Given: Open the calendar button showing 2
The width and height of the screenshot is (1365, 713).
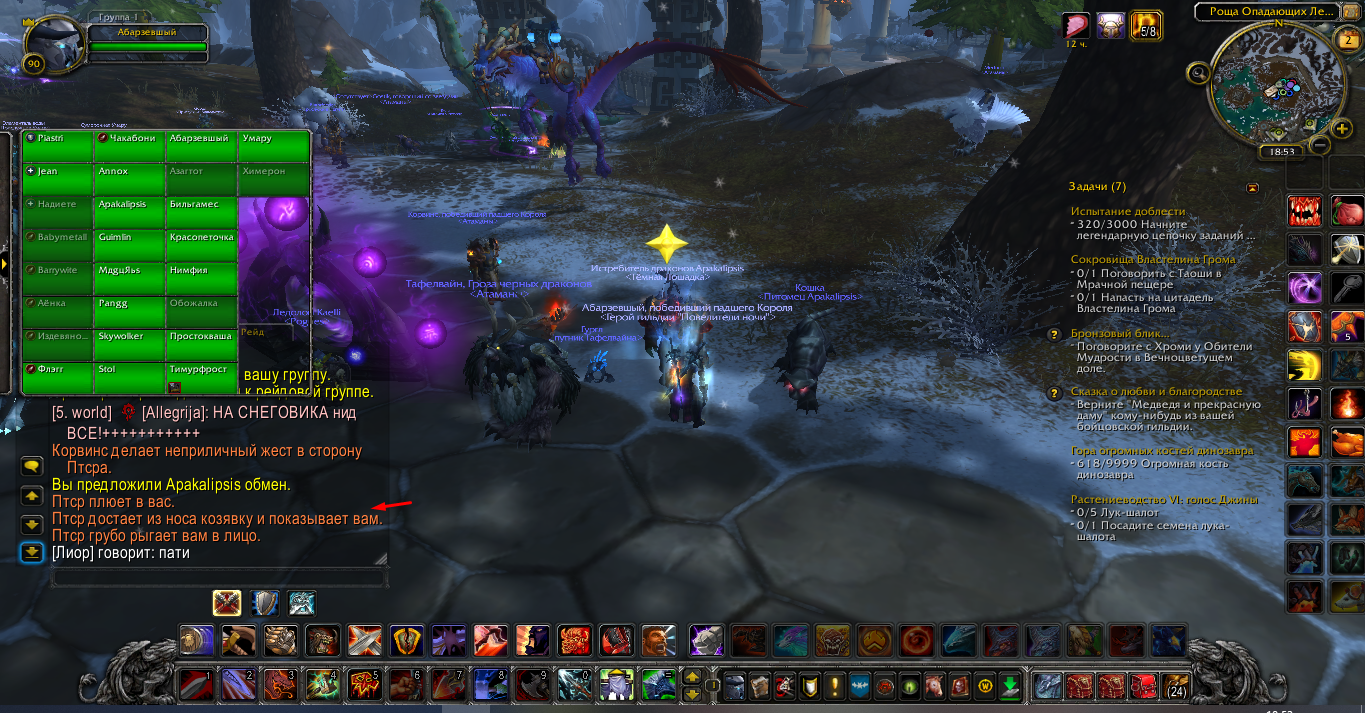Looking at the screenshot, I should click(x=1347, y=41).
